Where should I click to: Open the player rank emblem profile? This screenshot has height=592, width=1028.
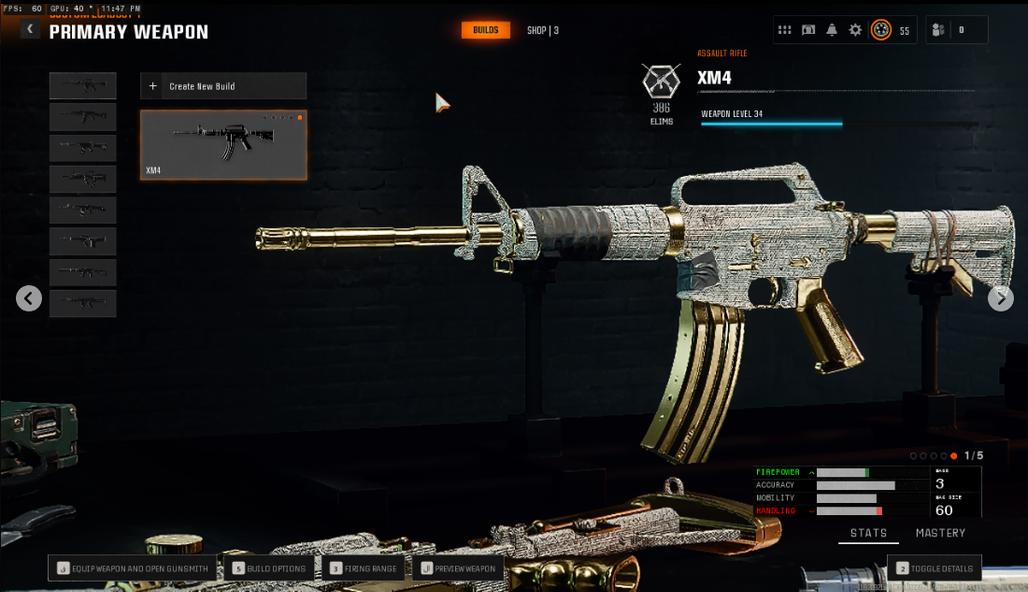click(x=881, y=30)
